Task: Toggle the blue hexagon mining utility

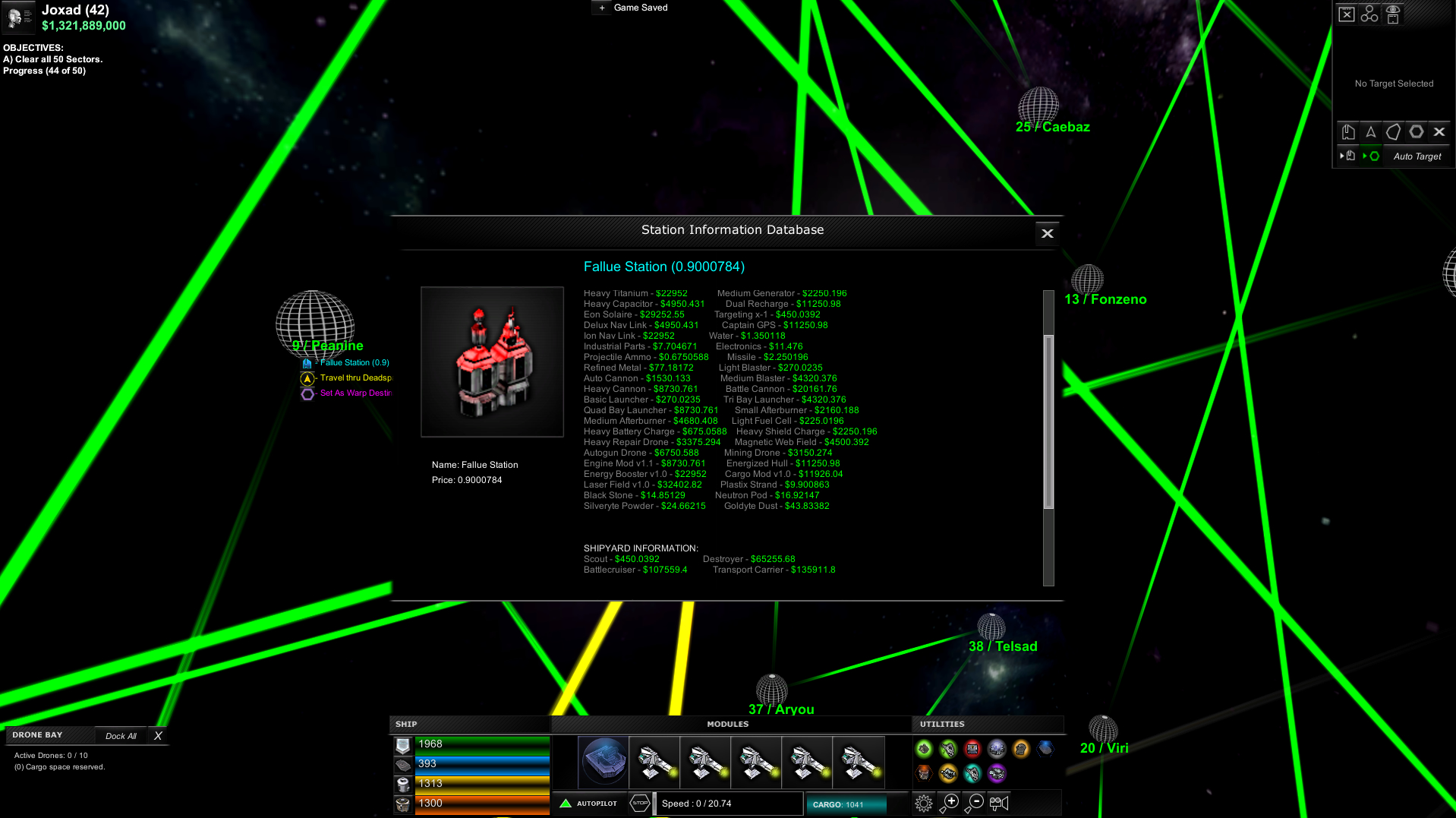Action: pyautogui.click(x=1046, y=749)
